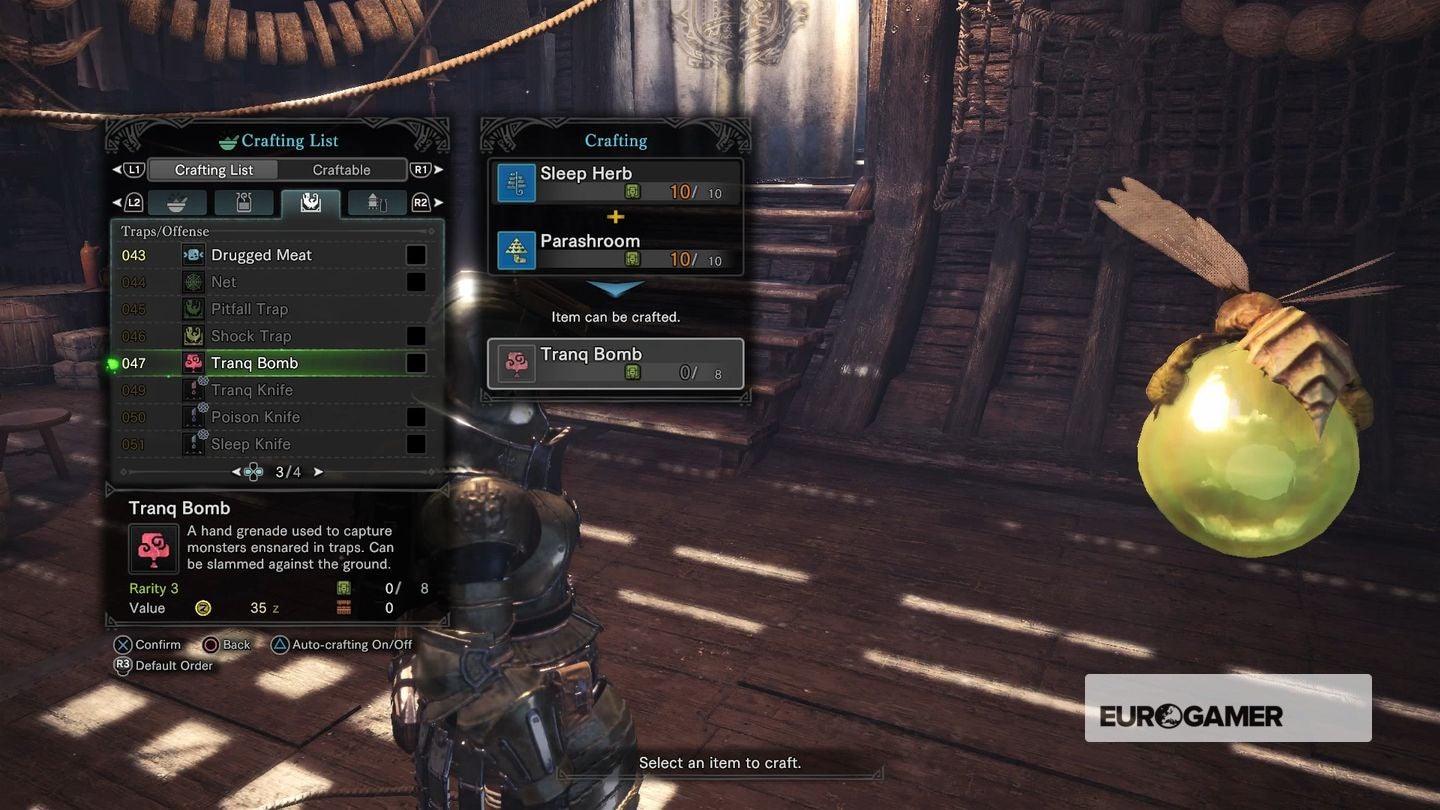Choose the Poison Knife recipe
The height and width of the screenshot is (810, 1440).
coord(255,417)
